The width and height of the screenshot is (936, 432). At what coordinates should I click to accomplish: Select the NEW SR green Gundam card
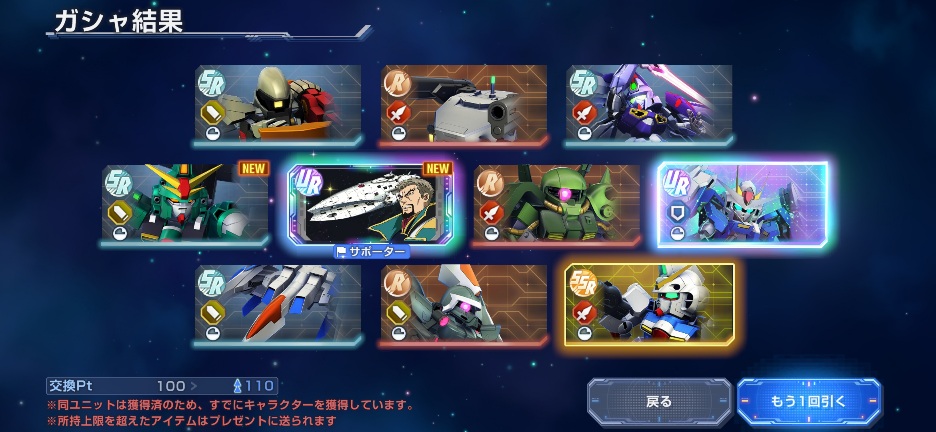pos(185,204)
